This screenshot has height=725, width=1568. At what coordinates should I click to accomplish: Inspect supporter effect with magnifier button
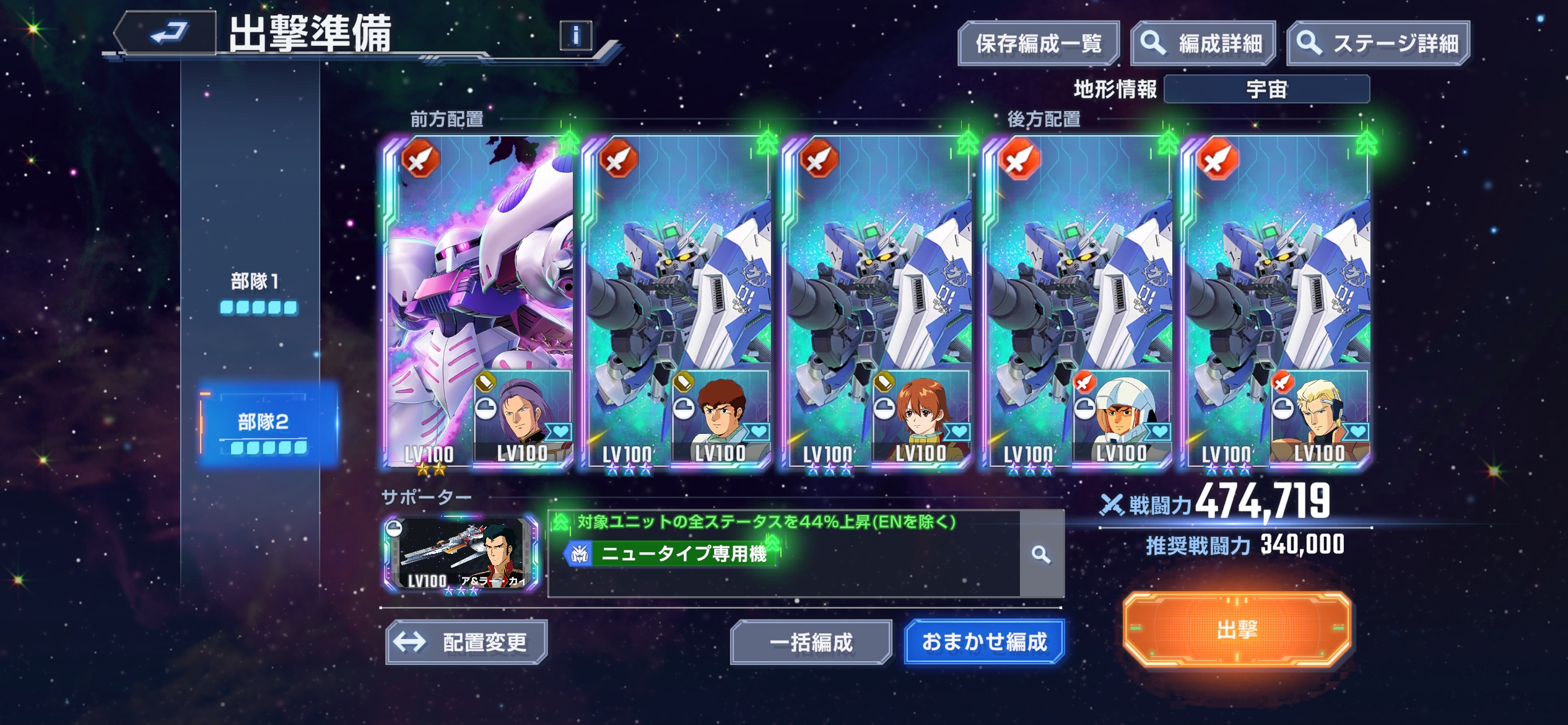click(x=1042, y=555)
